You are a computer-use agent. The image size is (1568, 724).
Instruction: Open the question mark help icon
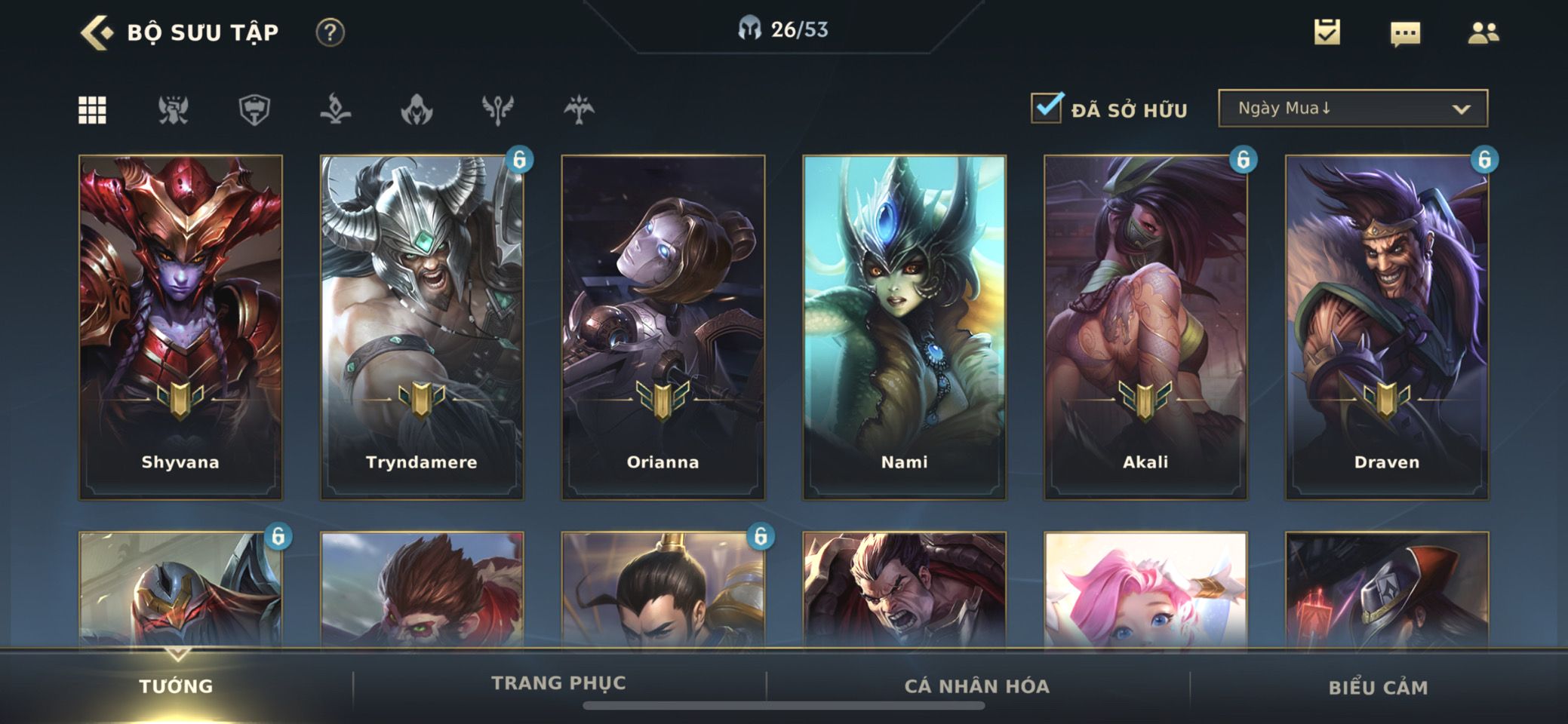(x=330, y=32)
